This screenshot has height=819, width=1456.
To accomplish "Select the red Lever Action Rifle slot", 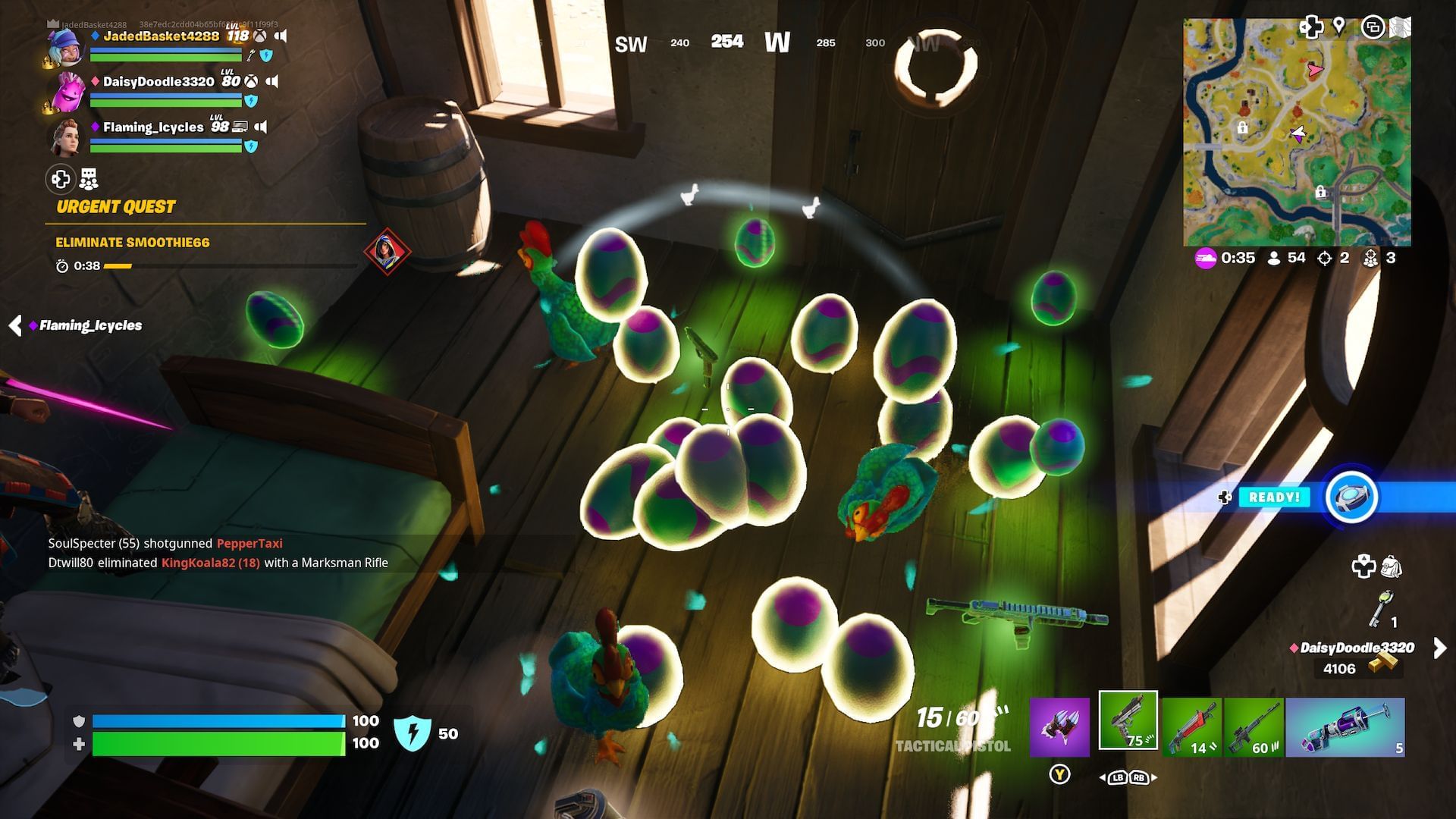I will pyautogui.click(x=1192, y=726).
